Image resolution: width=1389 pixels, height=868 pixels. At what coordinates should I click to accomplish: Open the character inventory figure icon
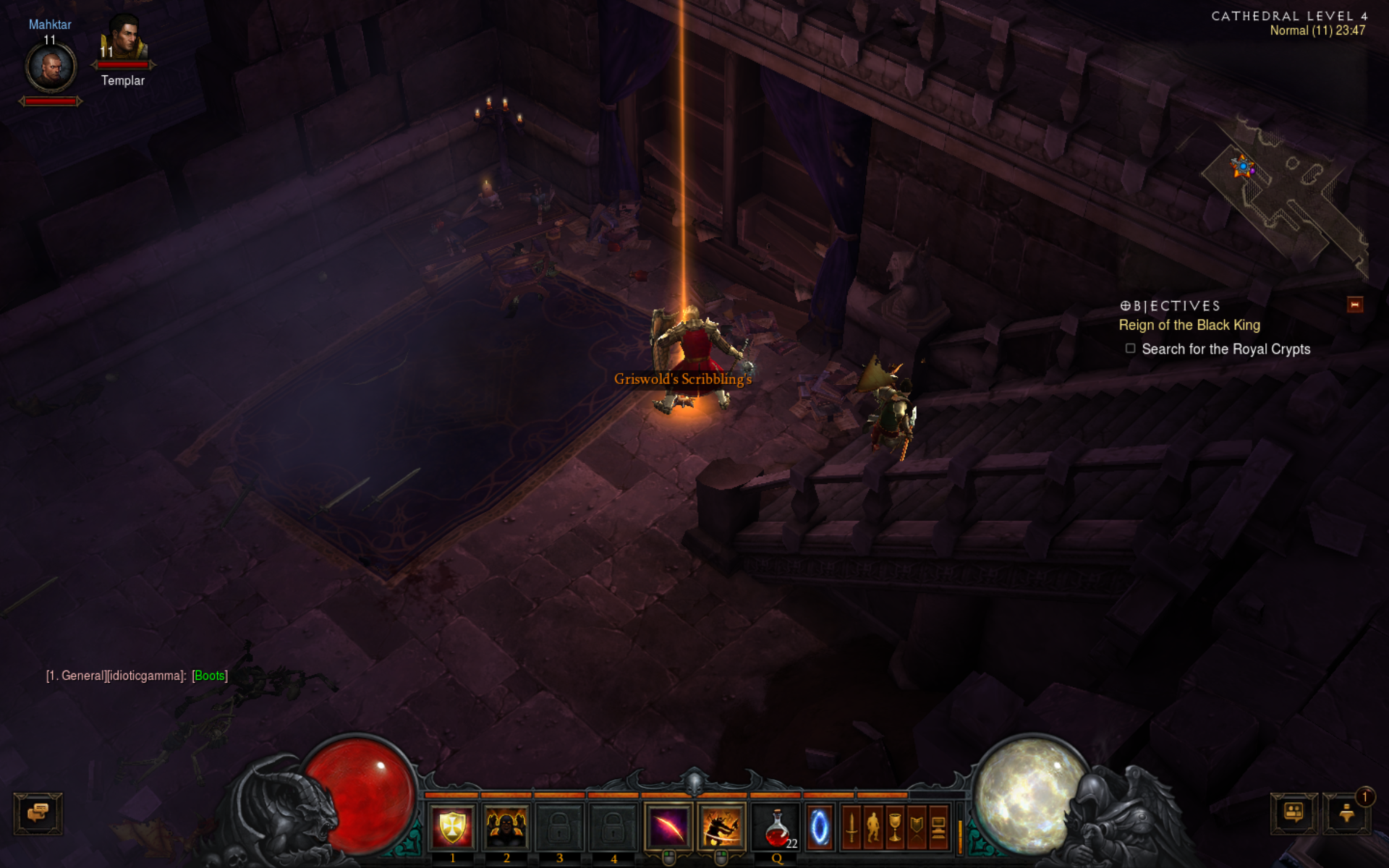coord(873,827)
